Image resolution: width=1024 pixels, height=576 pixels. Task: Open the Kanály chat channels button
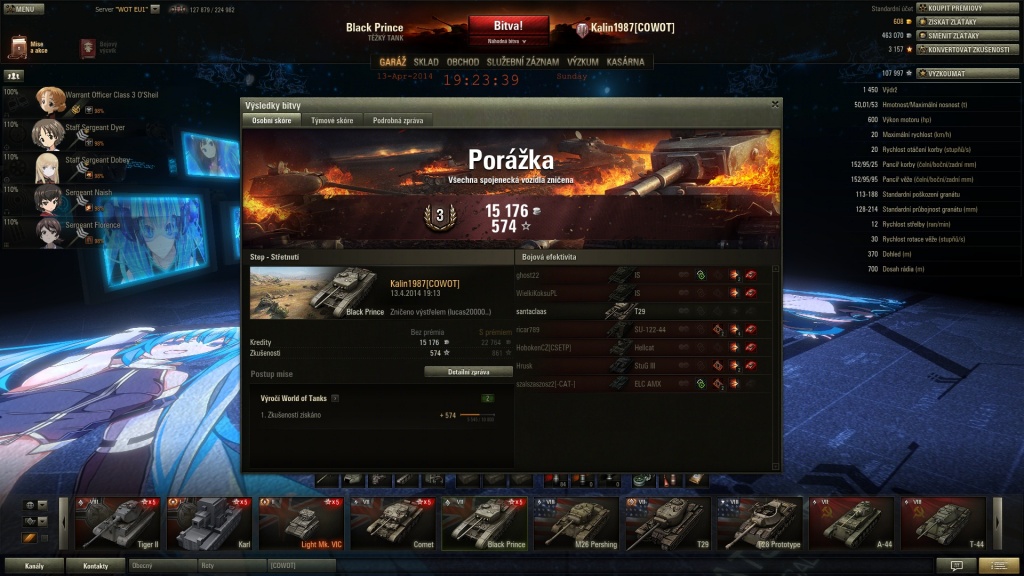click(35, 566)
